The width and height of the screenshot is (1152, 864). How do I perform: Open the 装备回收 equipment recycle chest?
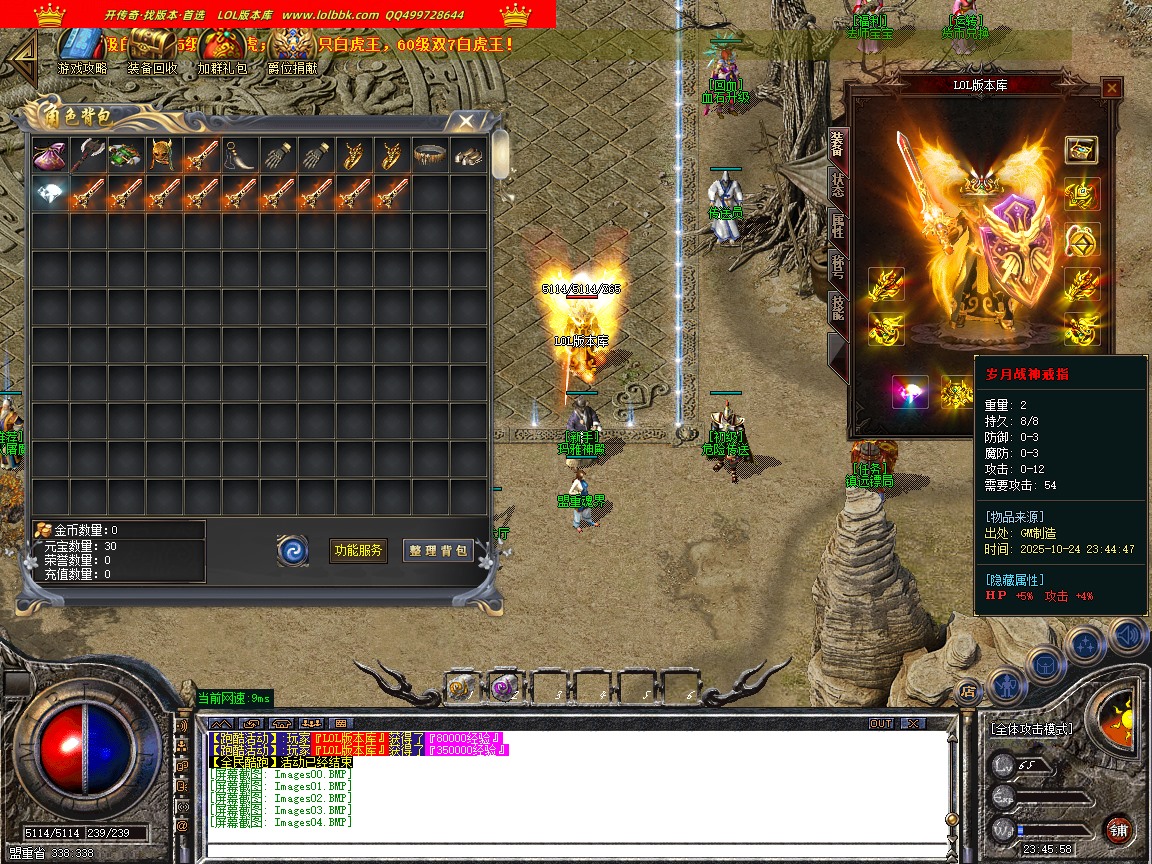point(152,50)
